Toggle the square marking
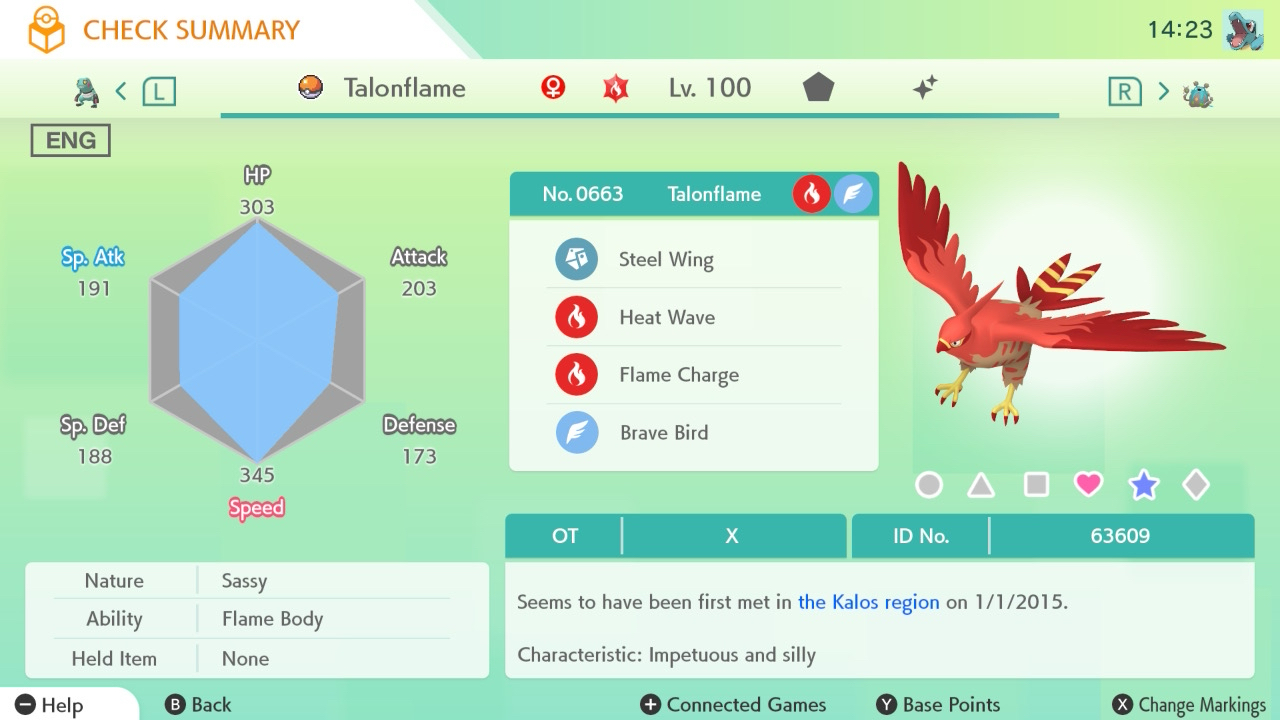 point(1036,486)
